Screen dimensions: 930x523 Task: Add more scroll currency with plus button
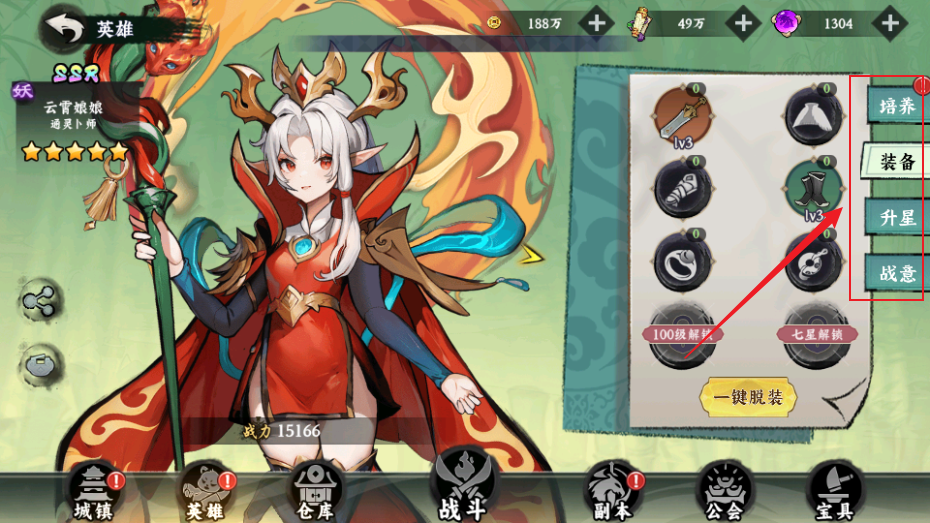pos(744,23)
